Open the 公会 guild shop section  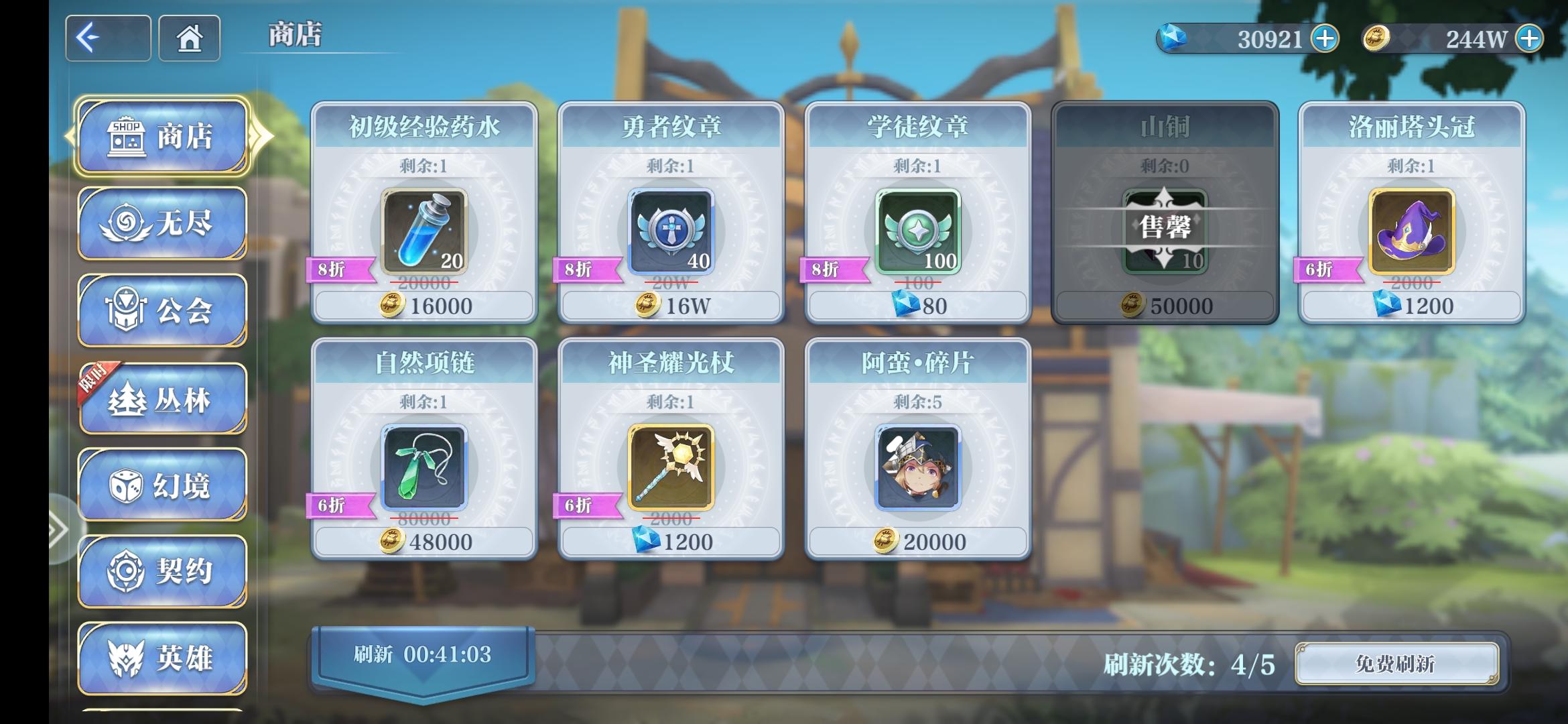click(161, 310)
